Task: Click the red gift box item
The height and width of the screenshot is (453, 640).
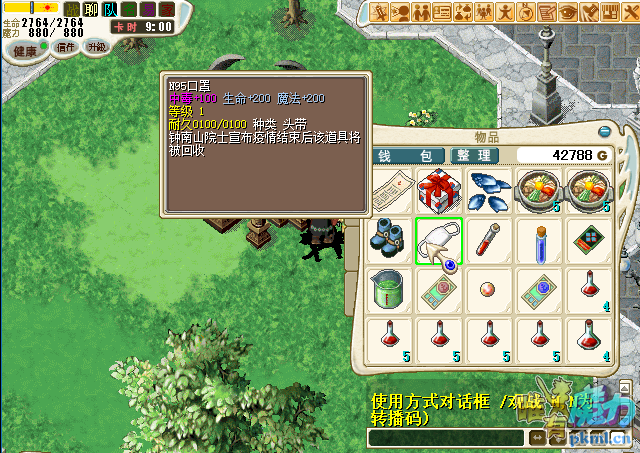Action: coord(439,191)
